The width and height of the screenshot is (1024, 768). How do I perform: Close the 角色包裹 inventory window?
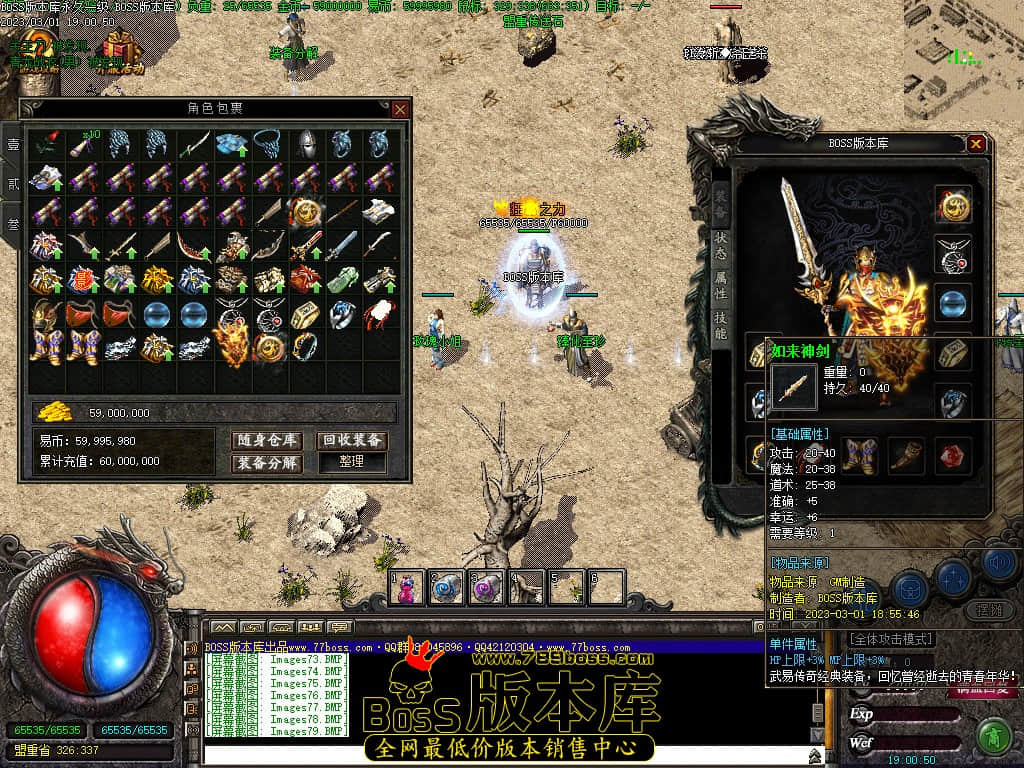point(400,109)
